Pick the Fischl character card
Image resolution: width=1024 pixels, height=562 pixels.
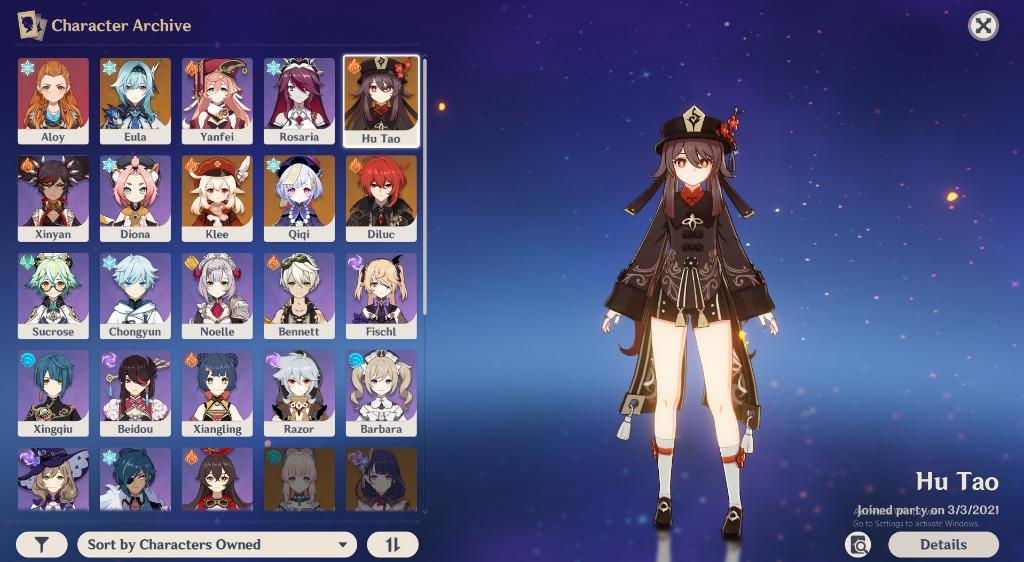pyautogui.click(x=381, y=295)
